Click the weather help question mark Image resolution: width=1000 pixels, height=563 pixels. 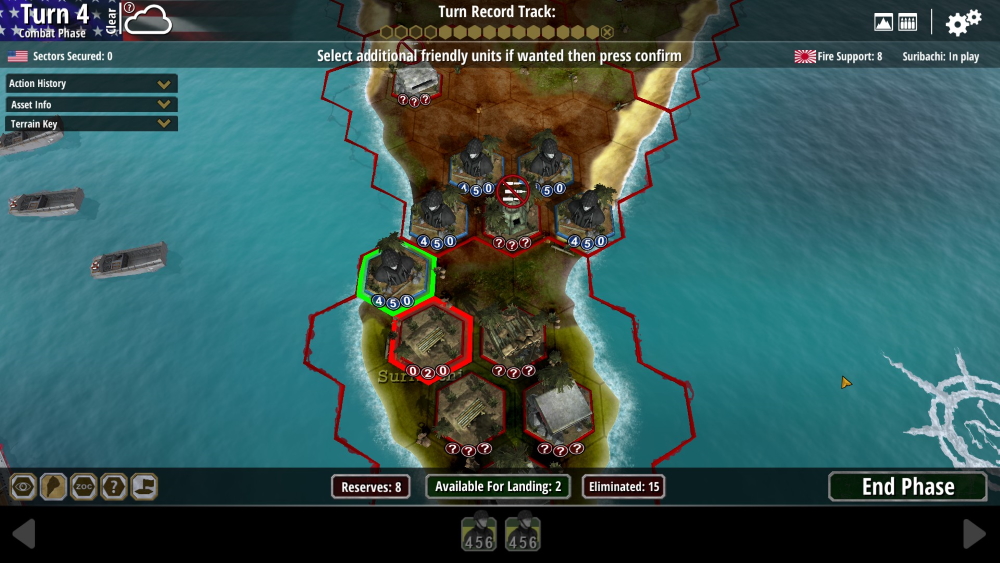(x=129, y=8)
